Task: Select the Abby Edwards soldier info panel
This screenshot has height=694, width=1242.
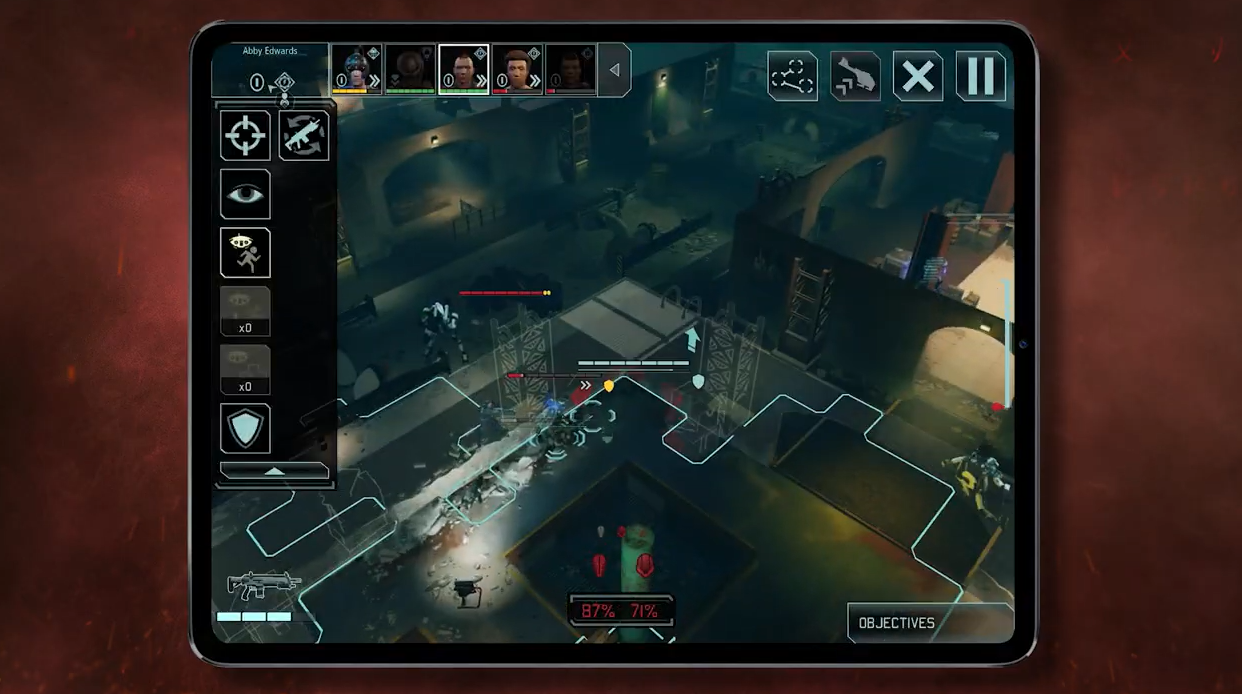Action: (x=270, y=70)
